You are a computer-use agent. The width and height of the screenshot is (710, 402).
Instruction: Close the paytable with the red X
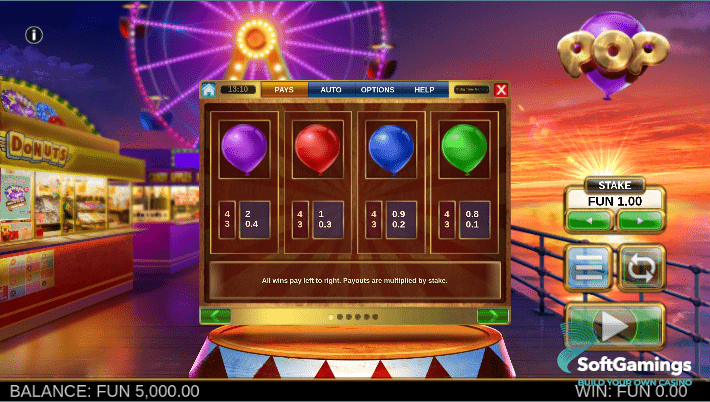pyautogui.click(x=501, y=90)
